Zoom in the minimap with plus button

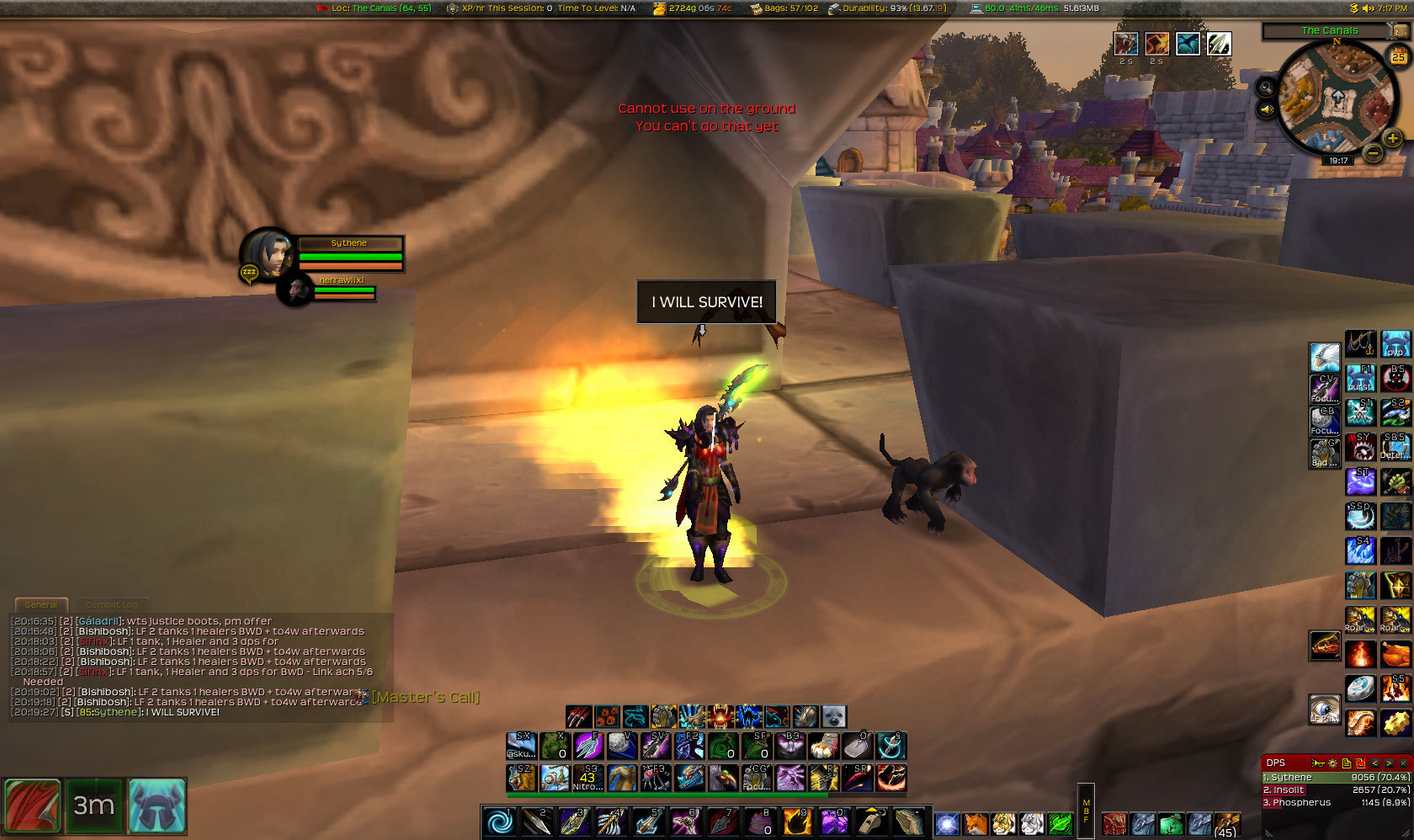click(1393, 139)
